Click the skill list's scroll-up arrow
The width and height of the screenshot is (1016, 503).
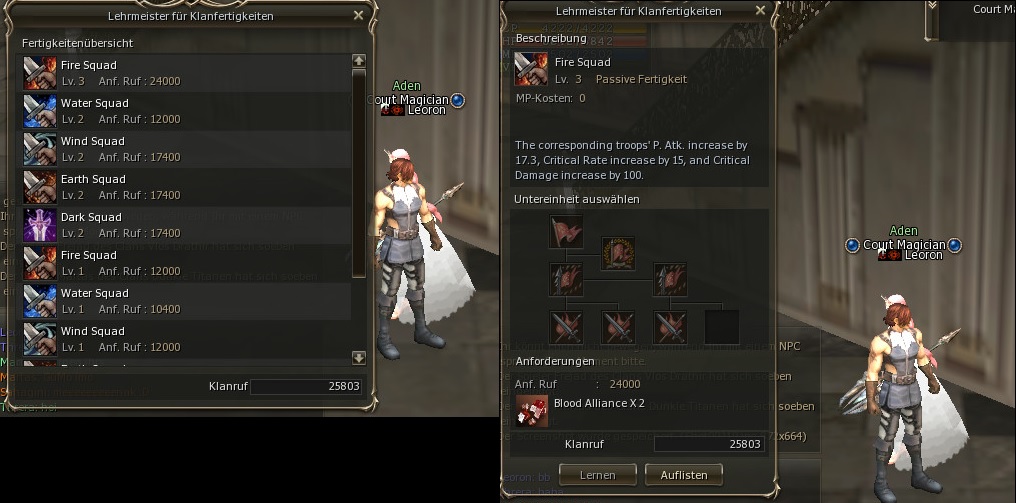click(x=359, y=61)
